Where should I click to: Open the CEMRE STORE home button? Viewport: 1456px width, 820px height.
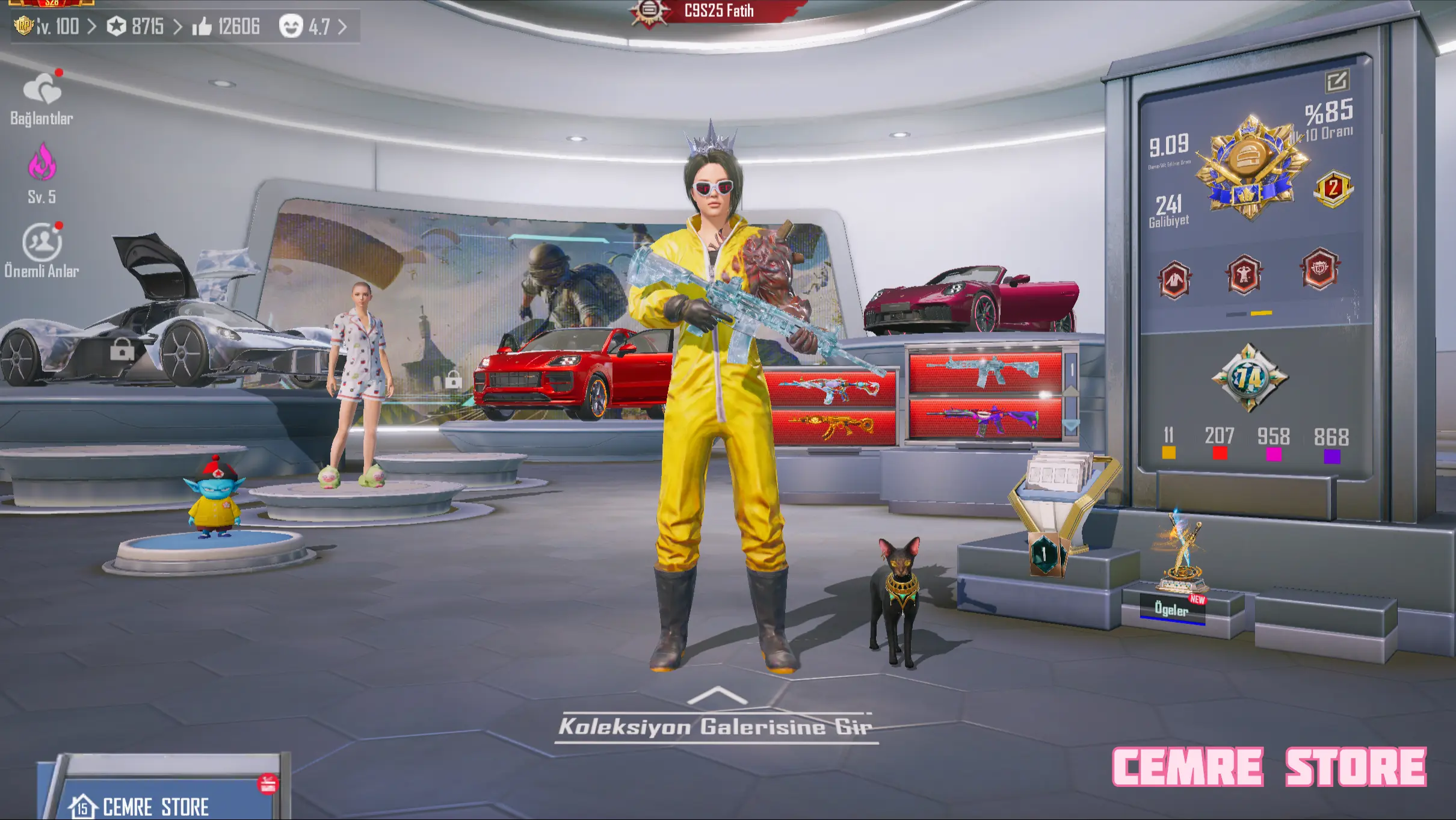tap(155, 805)
